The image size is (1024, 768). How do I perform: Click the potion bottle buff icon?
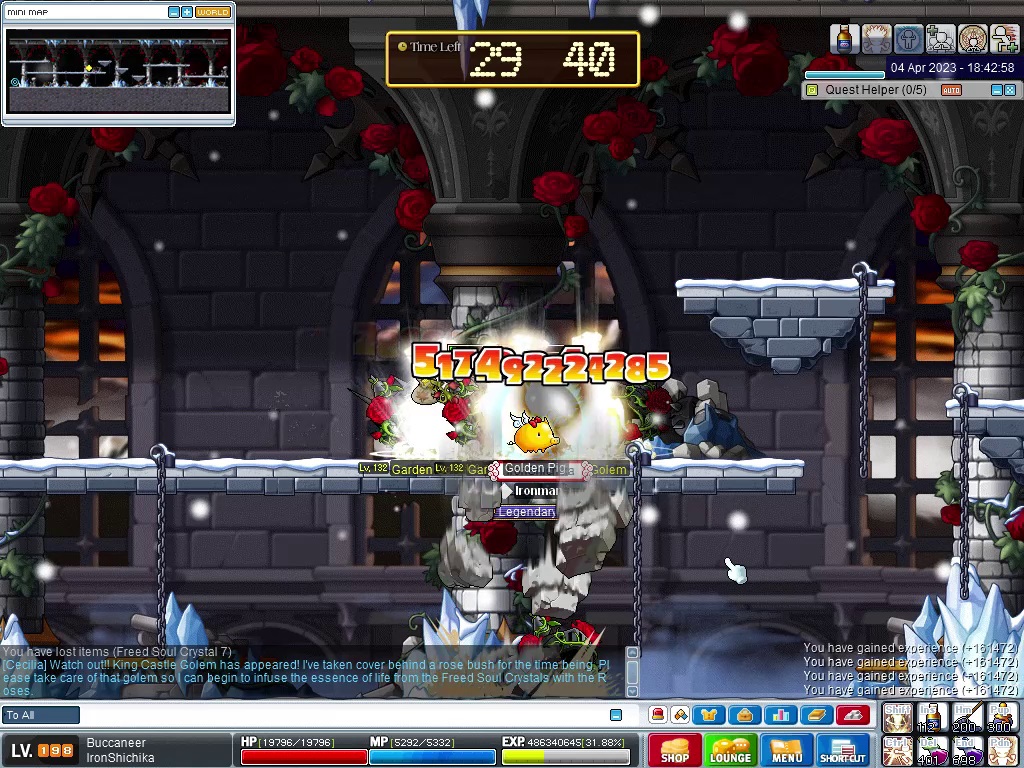tap(845, 39)
